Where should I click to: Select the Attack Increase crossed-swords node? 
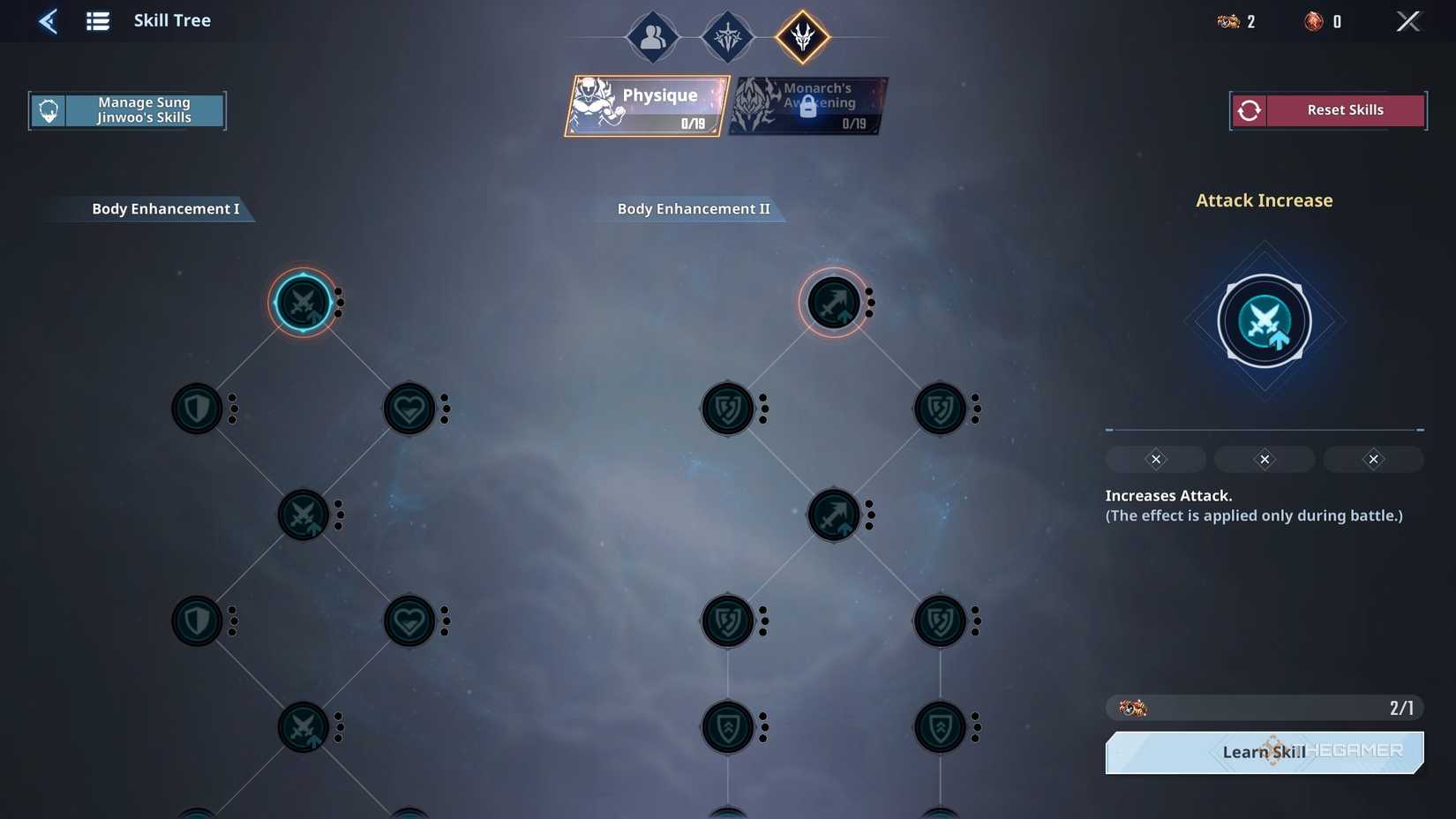tap(304, 303)
